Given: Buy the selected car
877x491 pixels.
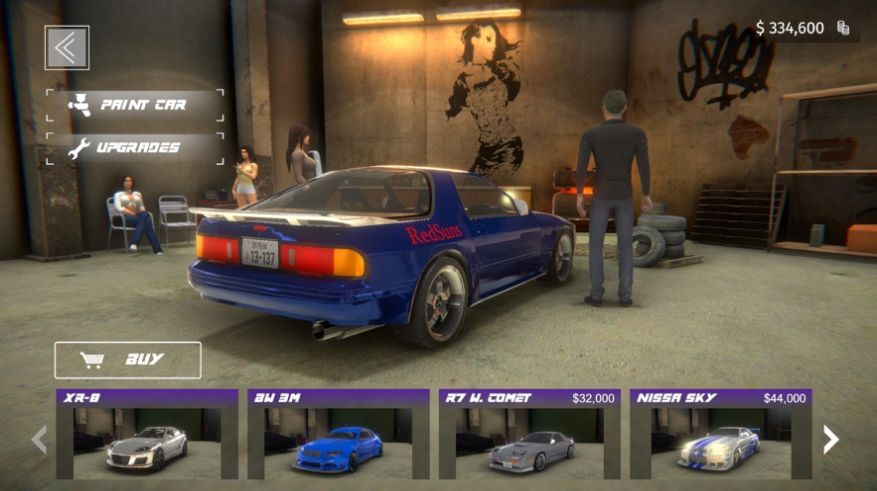Looking at the screenshot, I should (128, 360).
